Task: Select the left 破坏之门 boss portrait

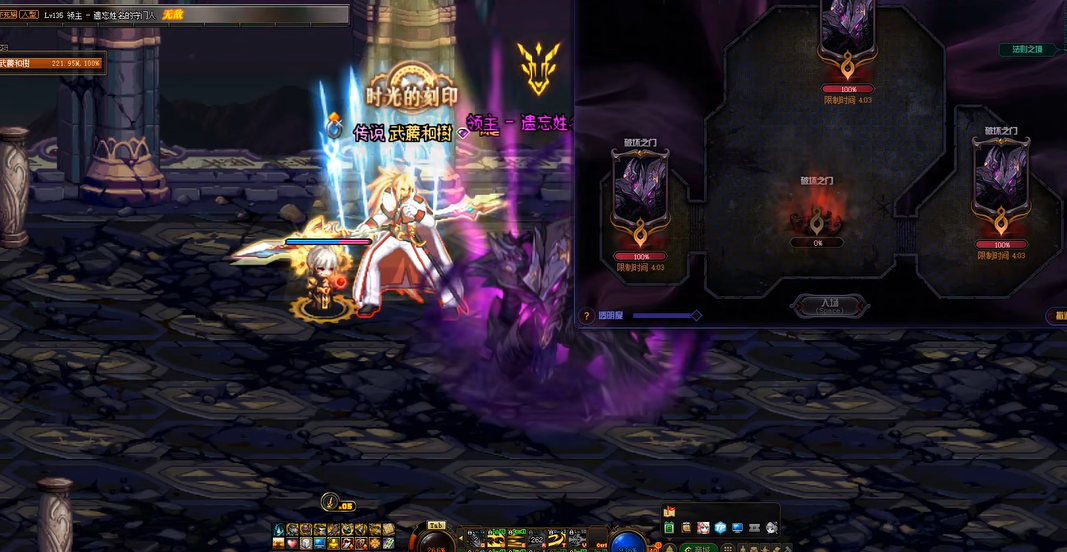Action: (x=639, y=196)
